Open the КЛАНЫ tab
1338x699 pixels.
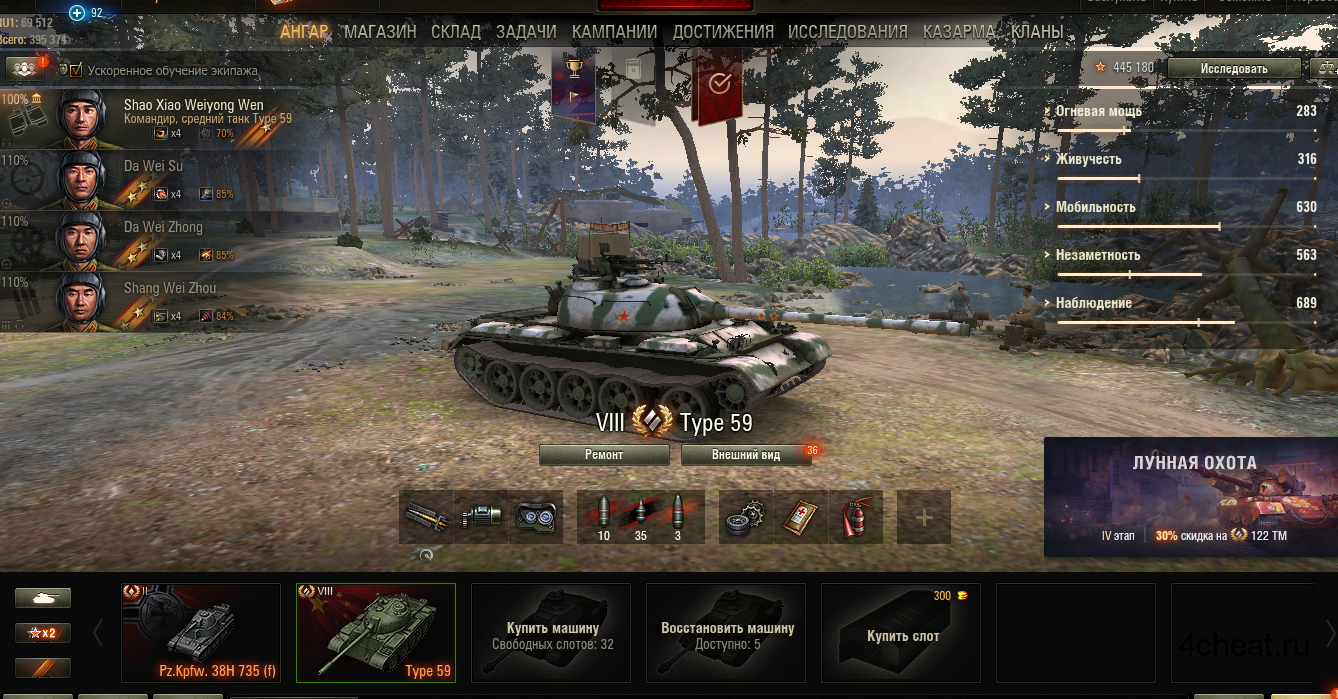click(1037, 32)
